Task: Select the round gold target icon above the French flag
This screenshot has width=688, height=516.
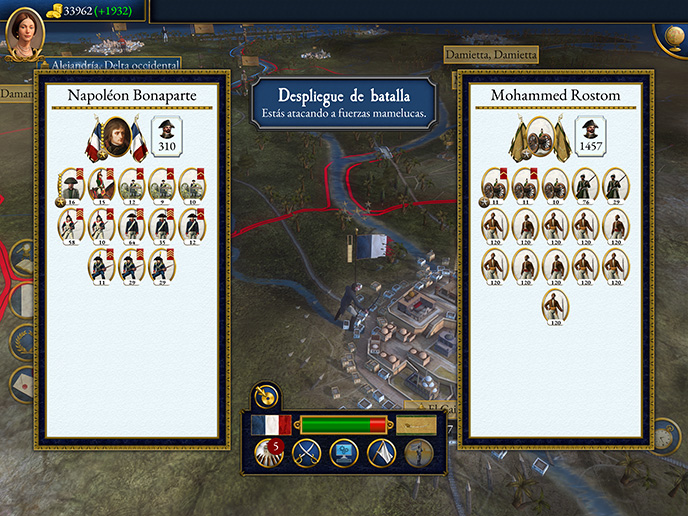Action: pyautogui.click(x=264, y=396)
